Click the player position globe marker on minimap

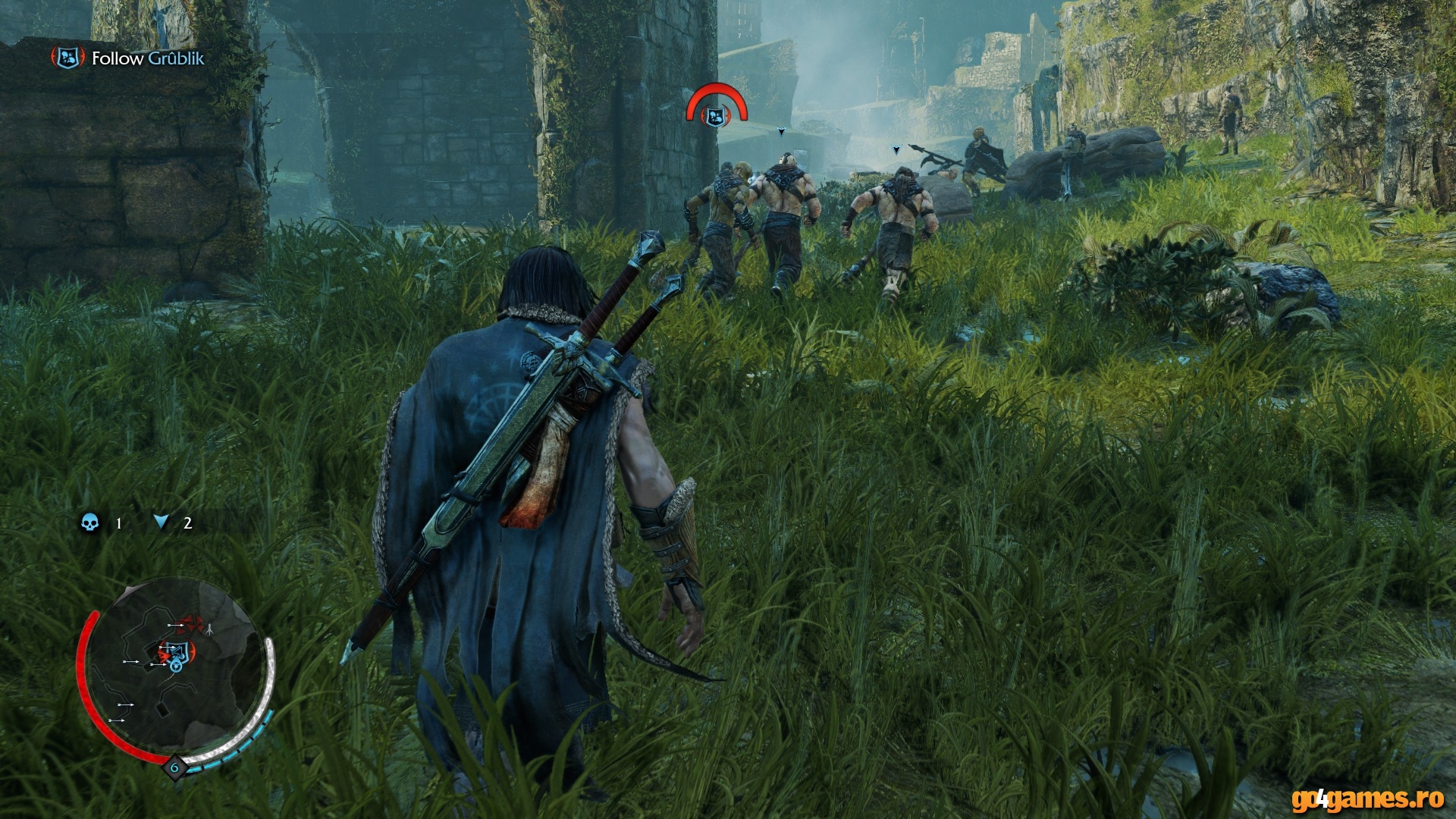coord(176,667)
